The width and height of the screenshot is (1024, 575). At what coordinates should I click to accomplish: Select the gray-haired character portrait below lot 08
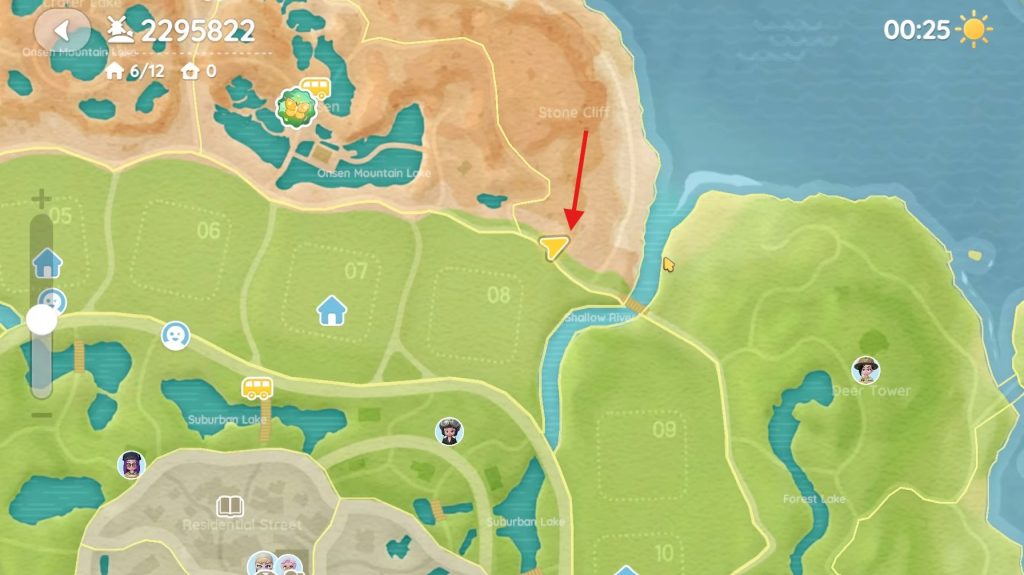[449, 431]
